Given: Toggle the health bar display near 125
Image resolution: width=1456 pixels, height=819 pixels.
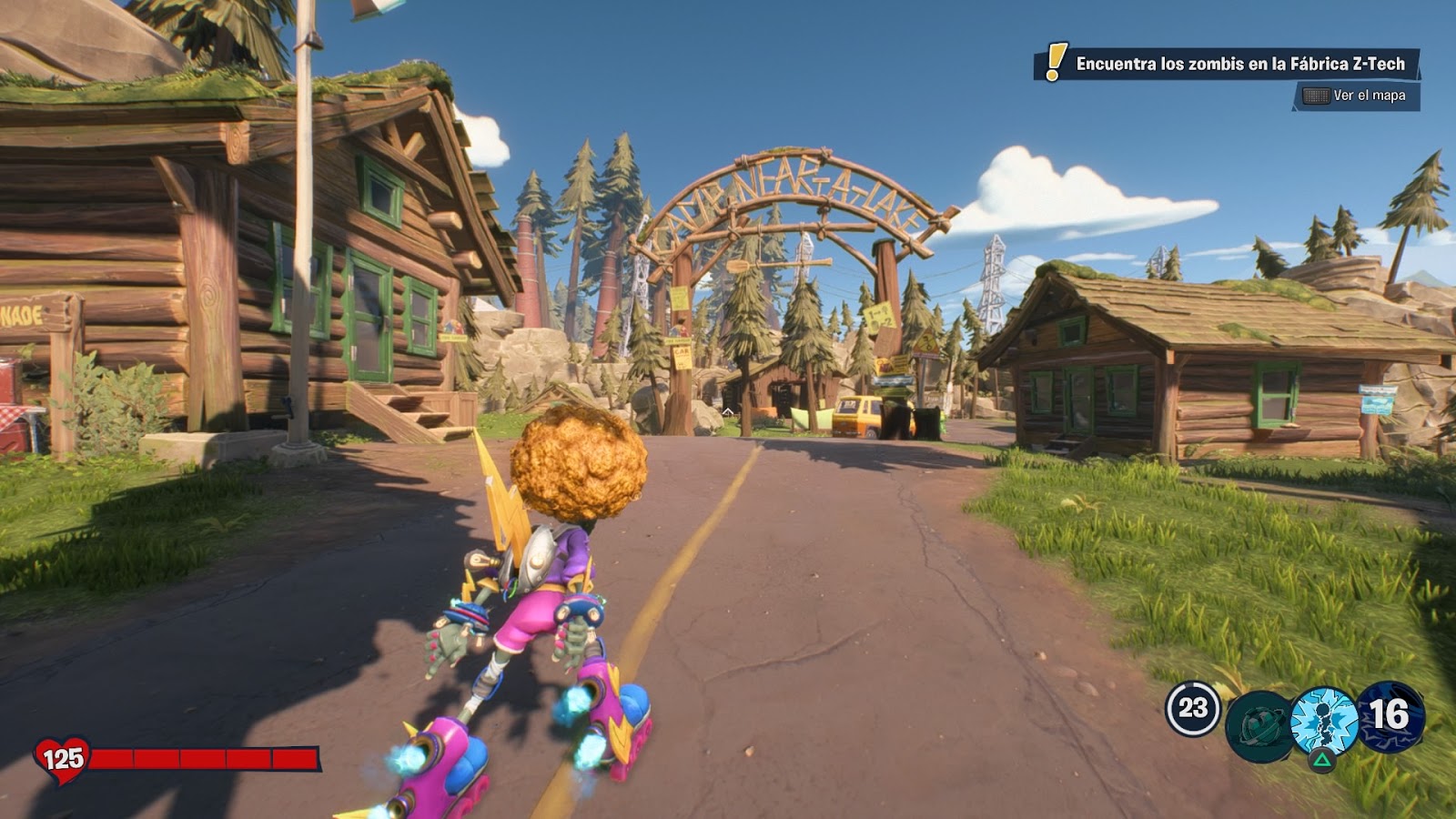Looking at the screenshot, I should click(x=205, y=756).
